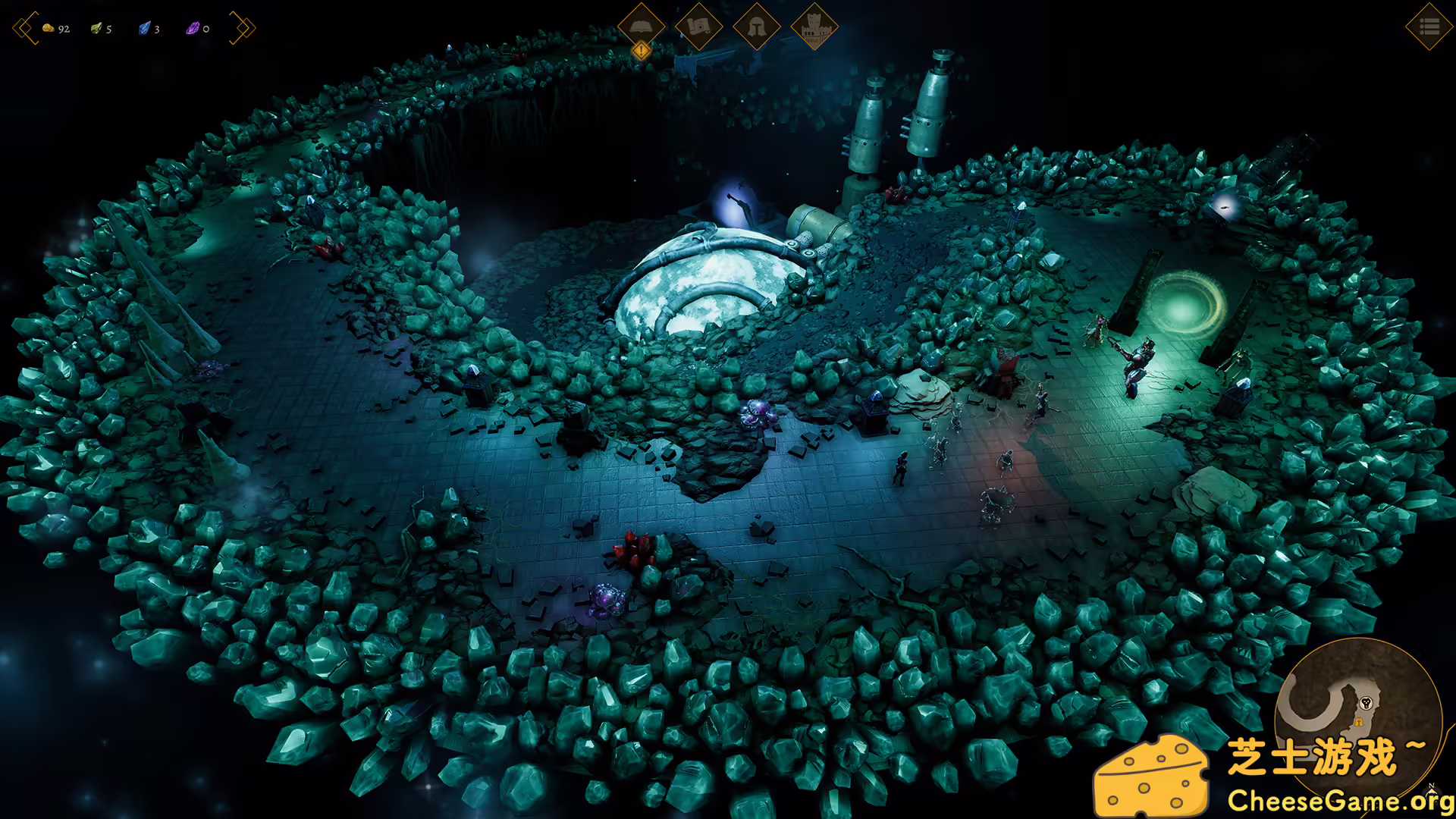The width and height of the screenshot is (1456, 819).
Task: Click the green leaf resource icon
Action: click(x=96, y=27)
